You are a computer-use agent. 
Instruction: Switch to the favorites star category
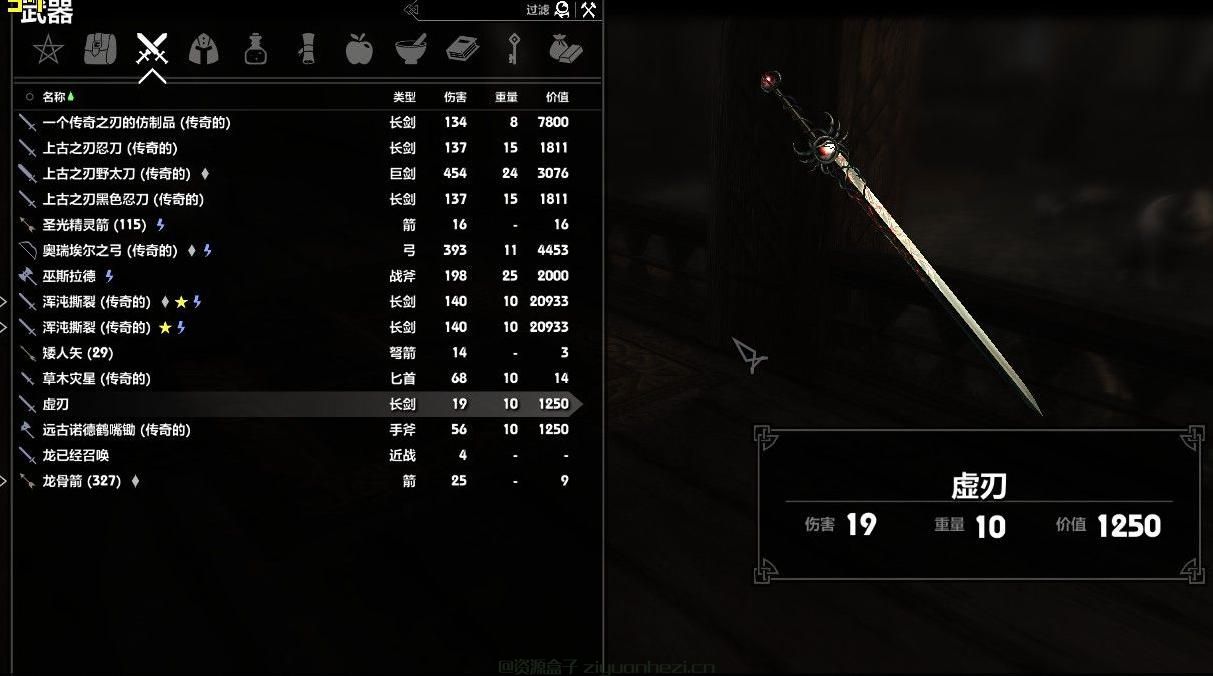48,49
